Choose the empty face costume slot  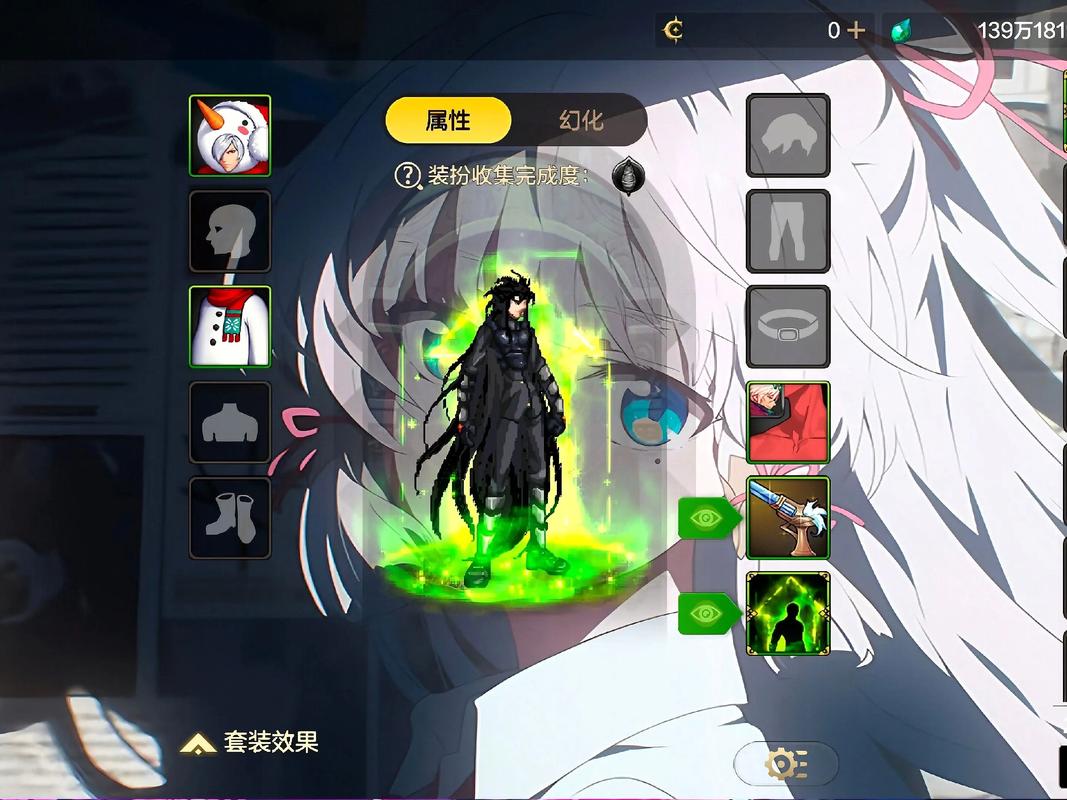pyautogui.click(x=230, y=231)
